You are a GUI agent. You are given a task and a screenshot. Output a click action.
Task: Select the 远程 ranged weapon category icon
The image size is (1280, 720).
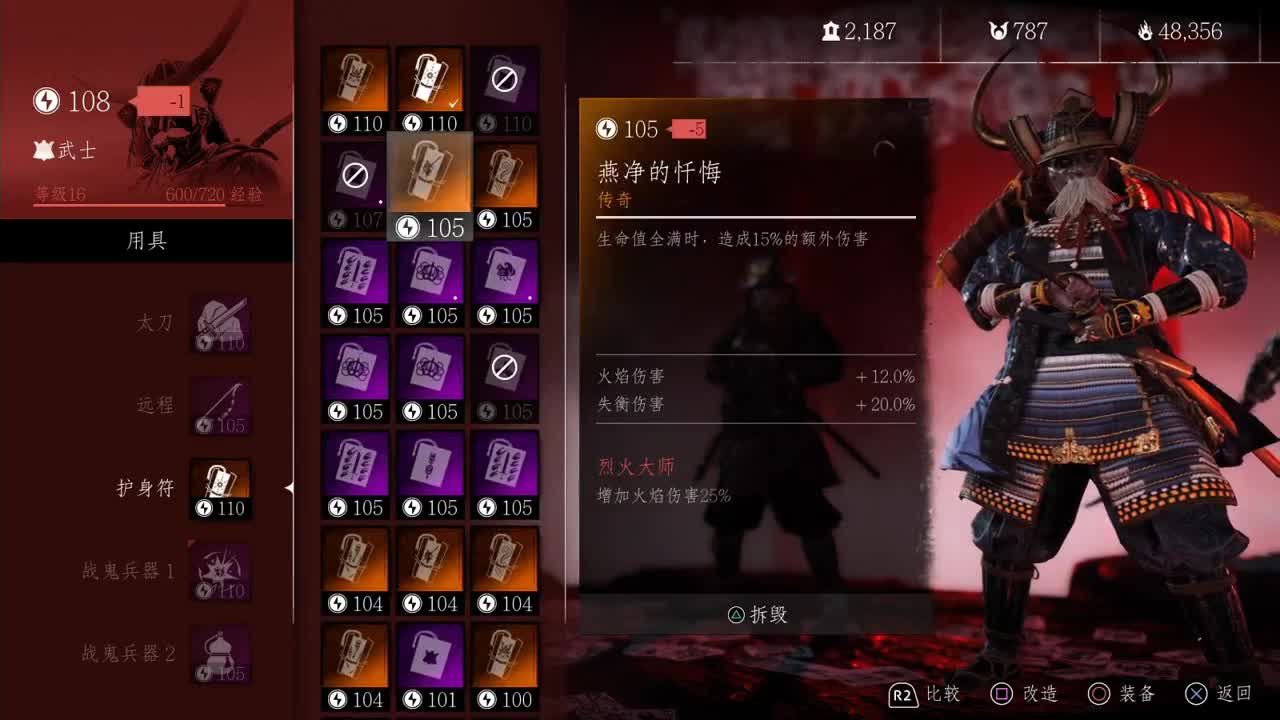pos(219,405)
